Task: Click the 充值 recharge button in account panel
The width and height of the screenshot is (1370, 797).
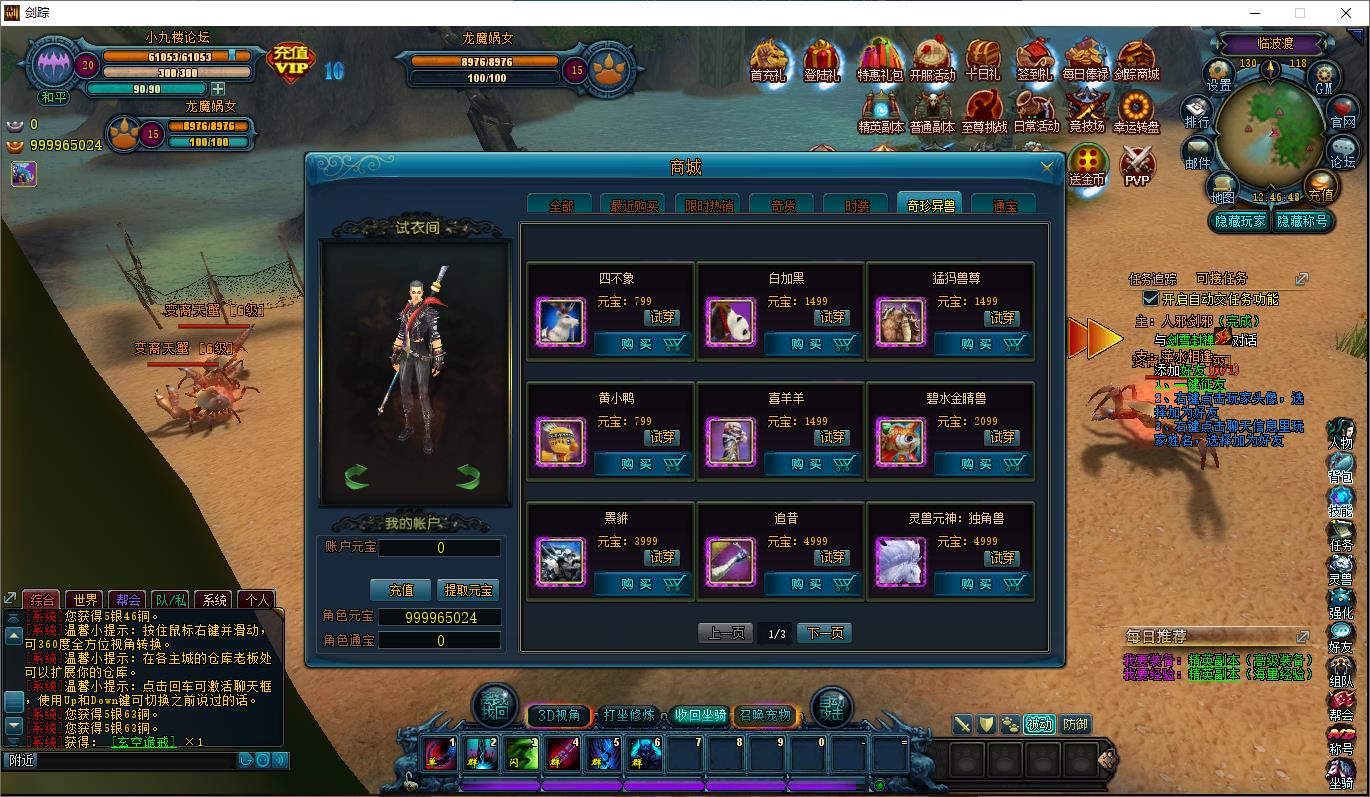Action: 401,590
